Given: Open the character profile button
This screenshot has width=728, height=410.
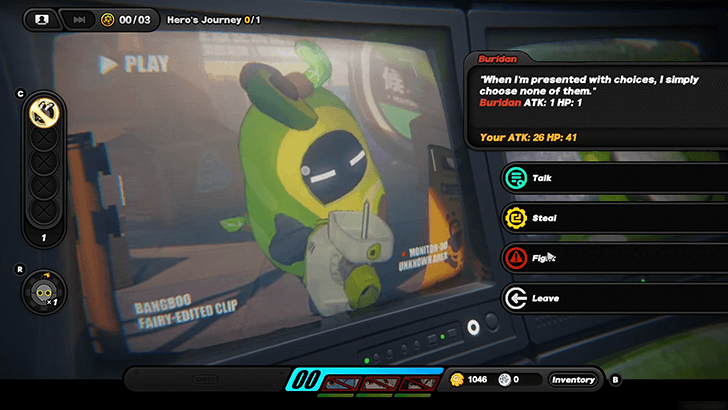Looking at the screenshot, I should click(x=41, y=19).
